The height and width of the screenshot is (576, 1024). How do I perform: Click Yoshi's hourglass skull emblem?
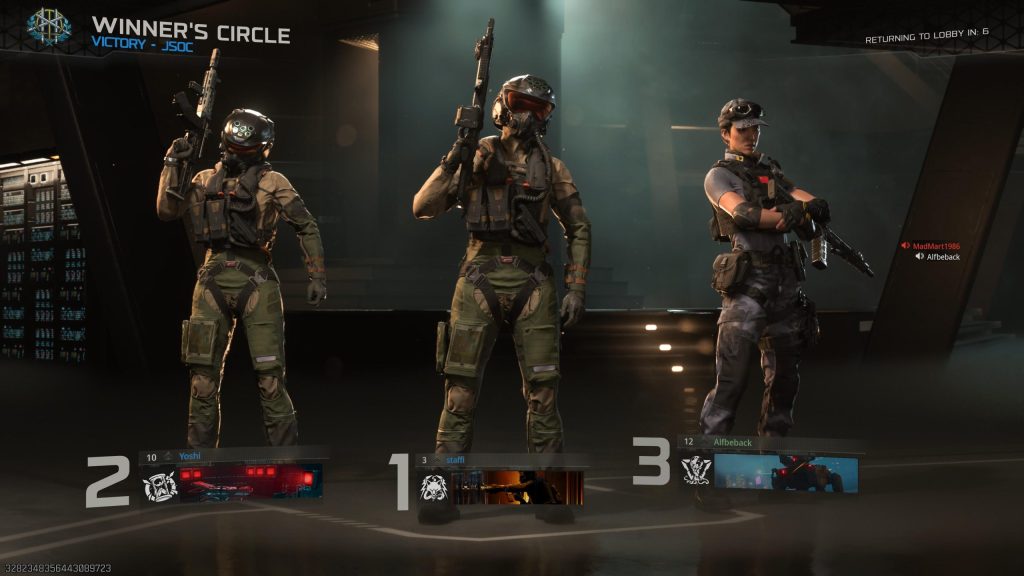click(160, 486)
